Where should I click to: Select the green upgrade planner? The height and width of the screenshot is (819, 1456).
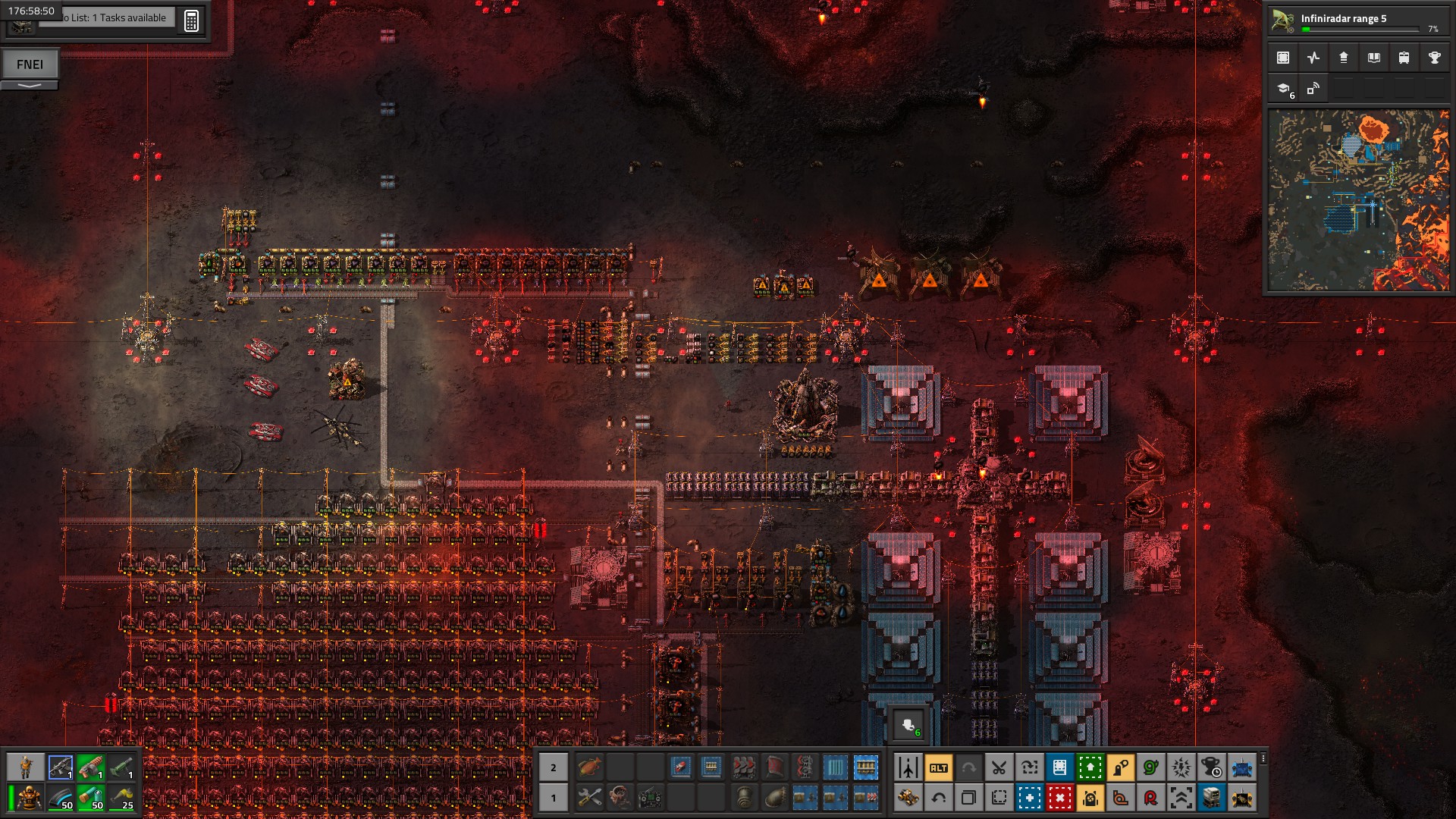coord(1090,768)
